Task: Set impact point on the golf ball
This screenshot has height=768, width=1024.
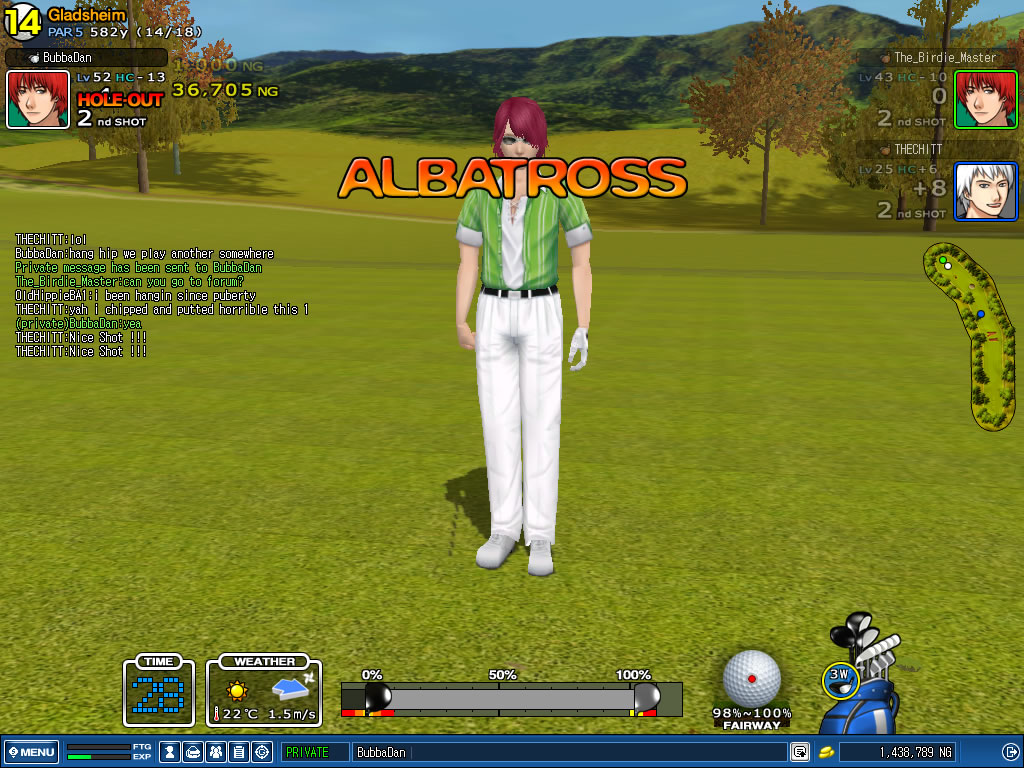Action: 752,678
